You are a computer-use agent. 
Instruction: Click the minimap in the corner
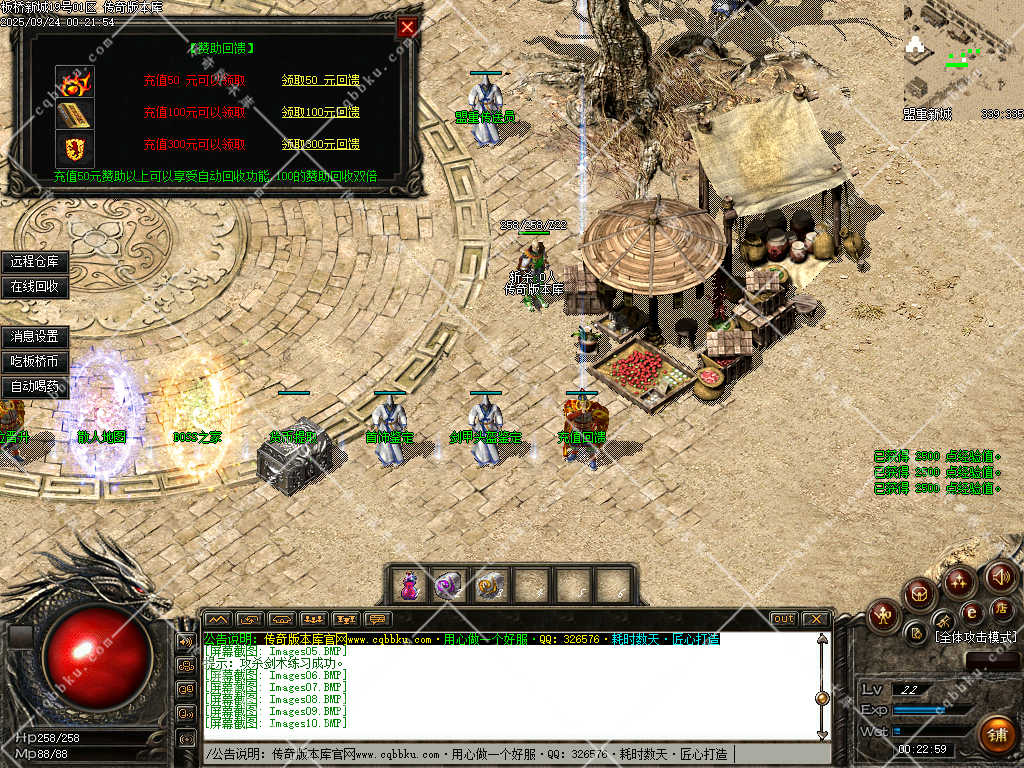click(x=962, y=55)
